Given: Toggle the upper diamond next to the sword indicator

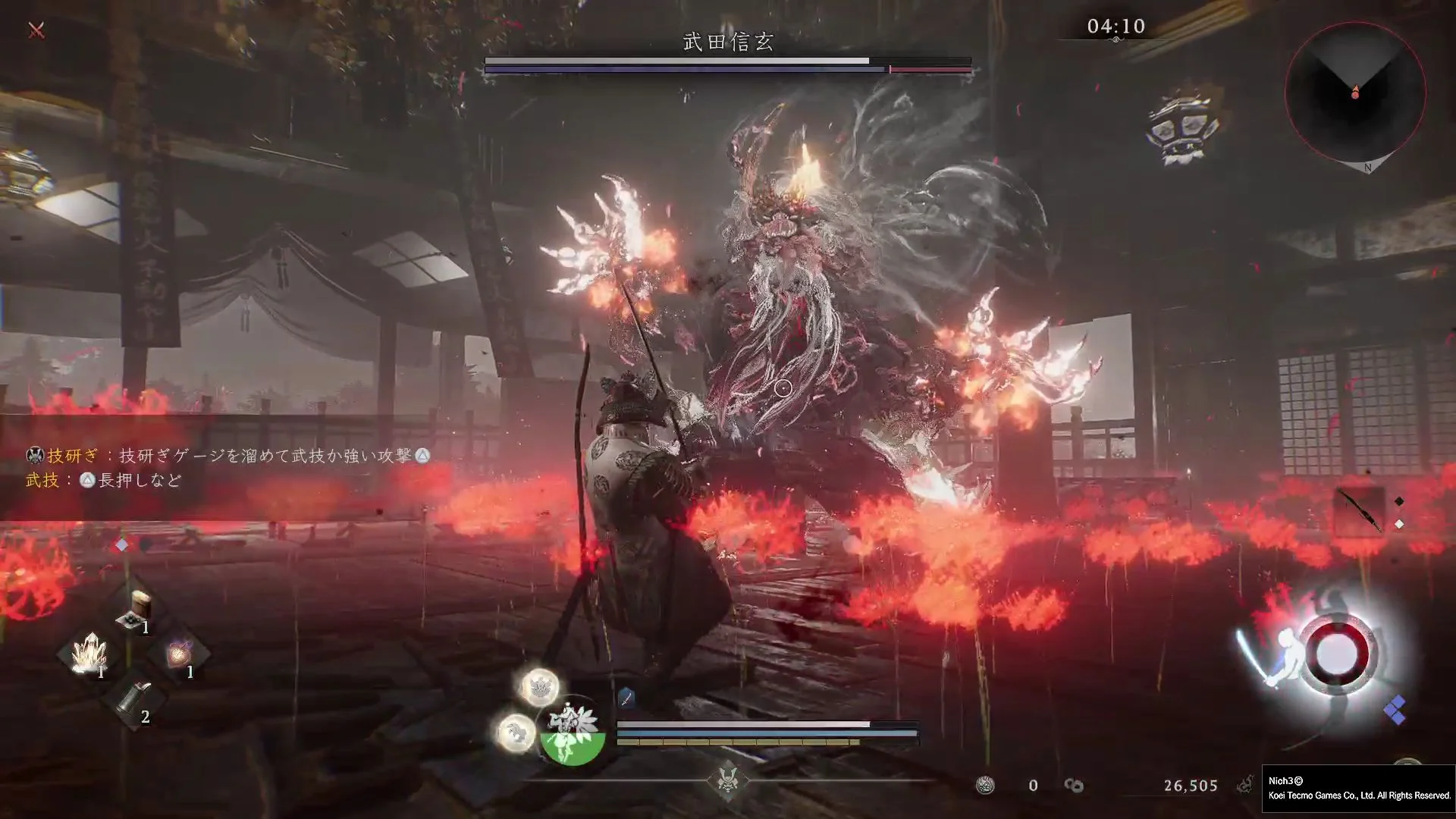Looking at the screenshot, I should coord(1399,500).
